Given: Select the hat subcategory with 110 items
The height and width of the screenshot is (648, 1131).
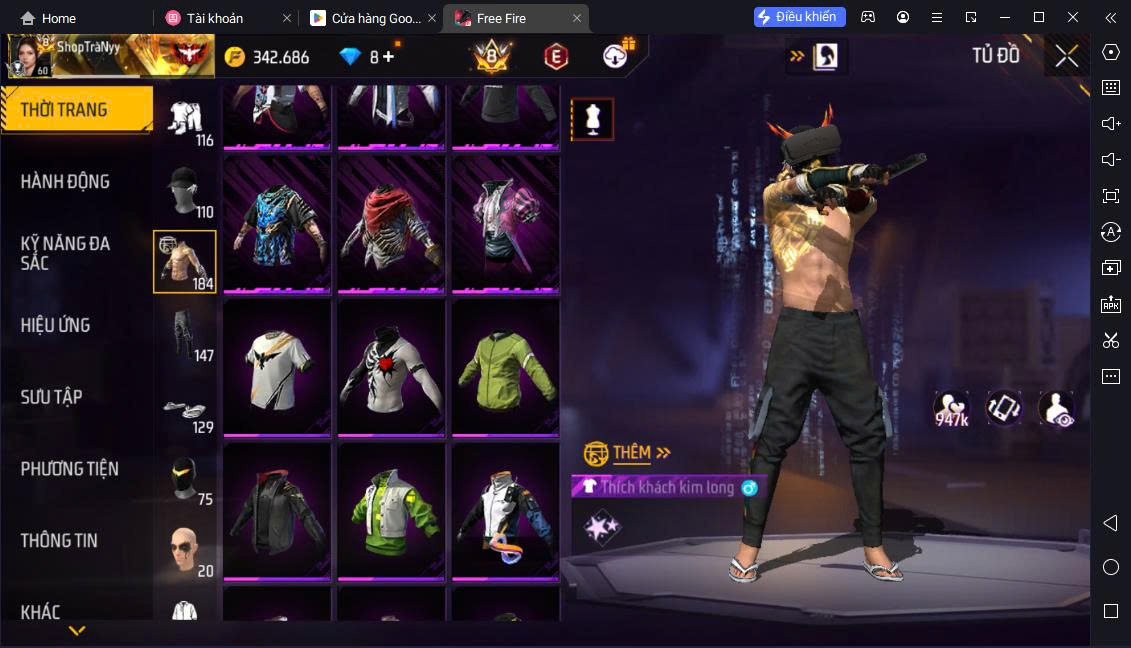Looking at the screenshot, I should click(186, 191).
